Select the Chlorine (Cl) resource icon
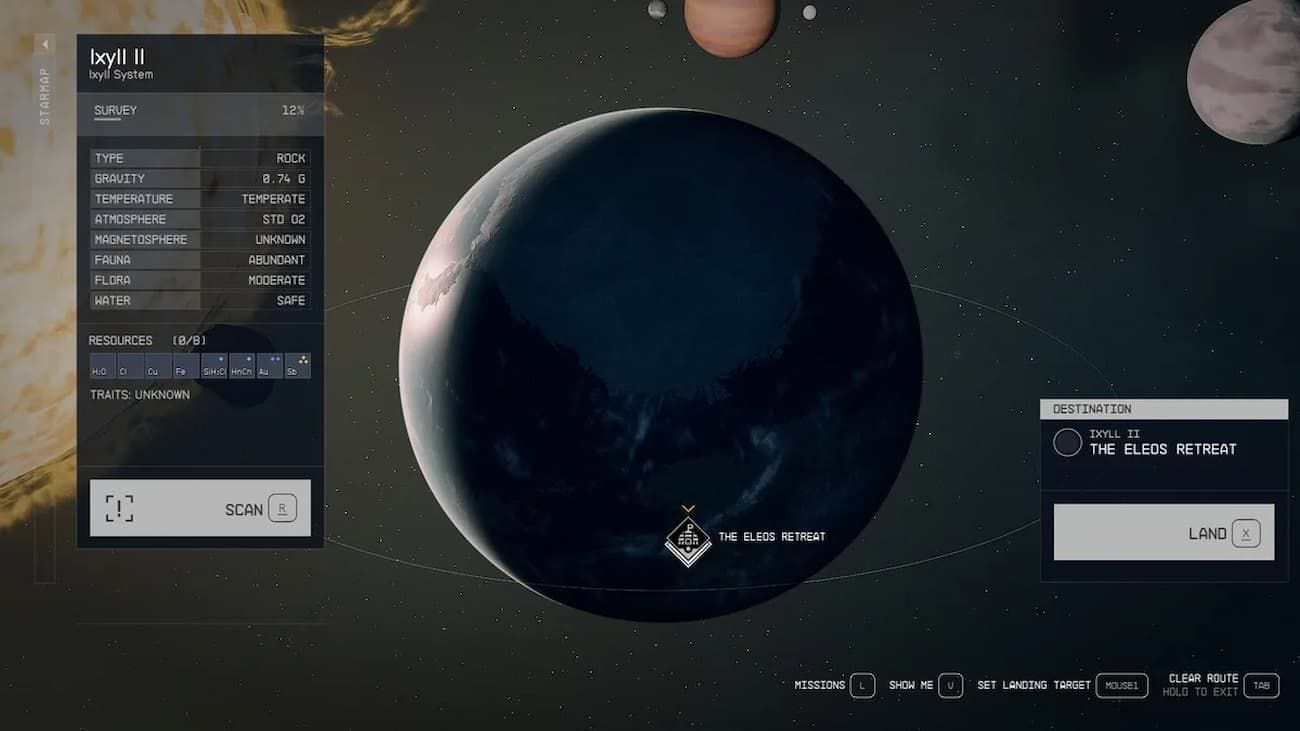Viewport: 1300px width, 731px height. tap(130, 366)
